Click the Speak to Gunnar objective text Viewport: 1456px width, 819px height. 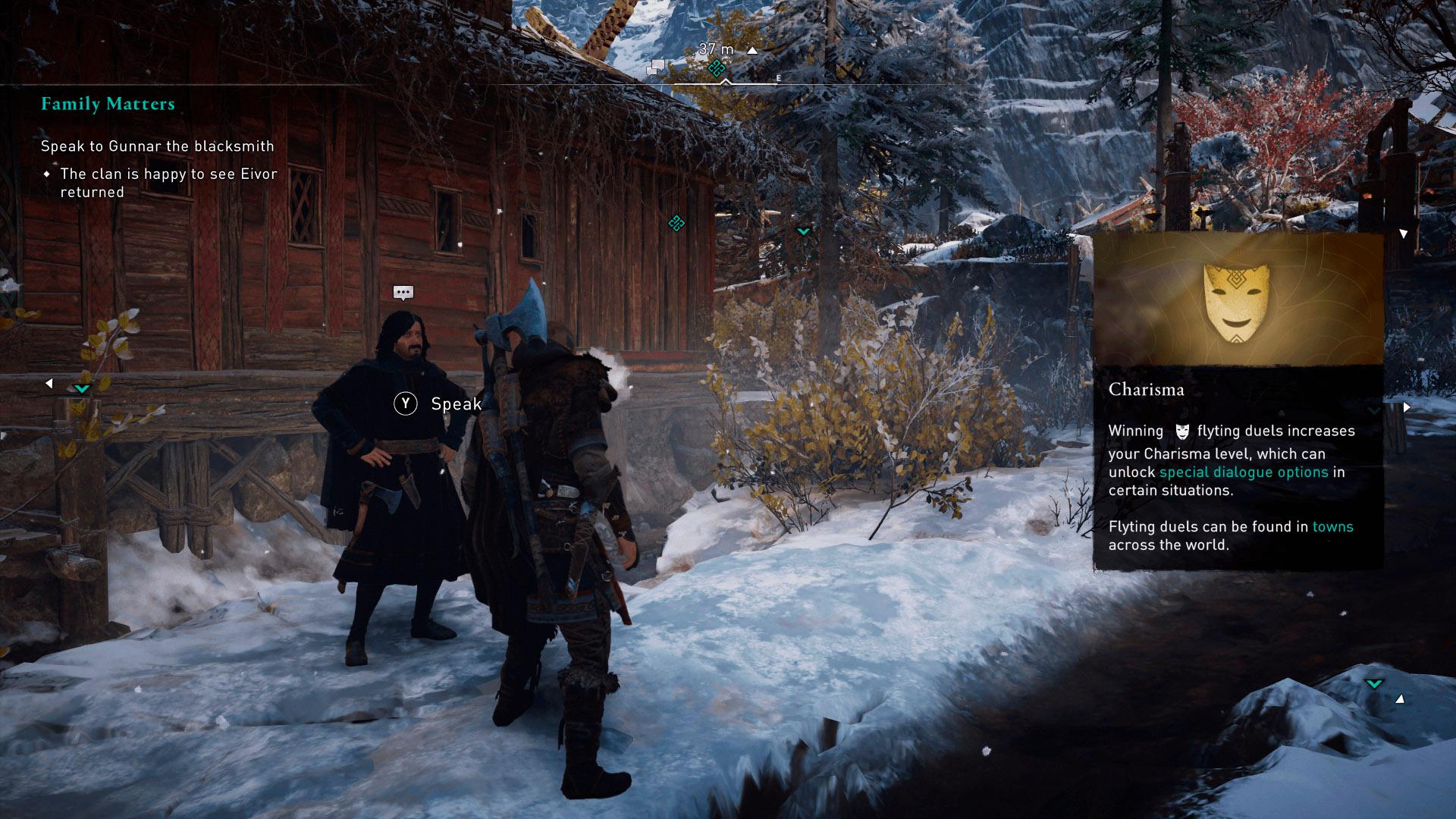click(x=157, y=146)
